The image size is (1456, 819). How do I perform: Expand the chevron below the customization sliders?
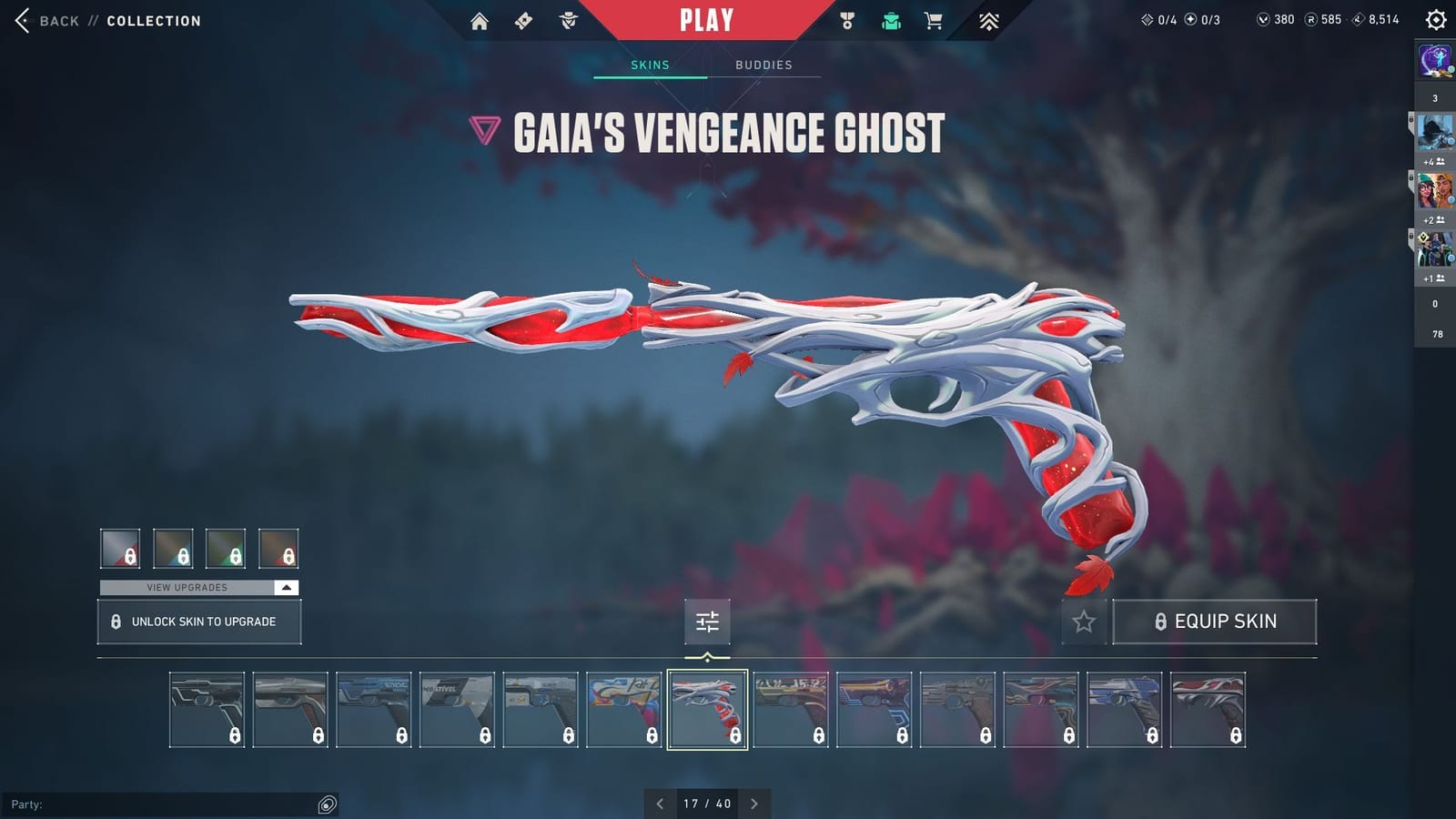tap(707, 653)
